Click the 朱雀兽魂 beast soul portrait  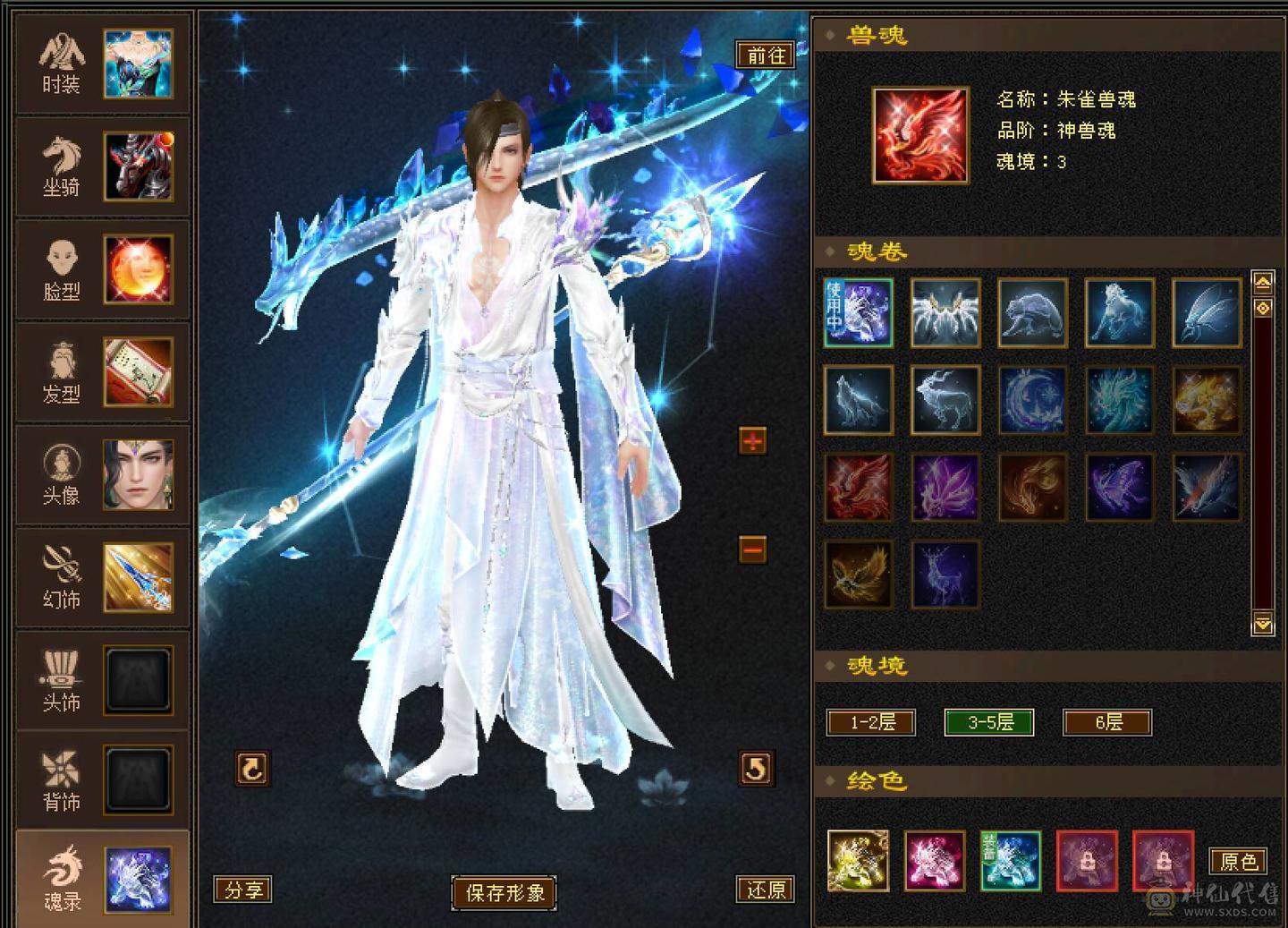pyautogui.click(x=919, y=134)
